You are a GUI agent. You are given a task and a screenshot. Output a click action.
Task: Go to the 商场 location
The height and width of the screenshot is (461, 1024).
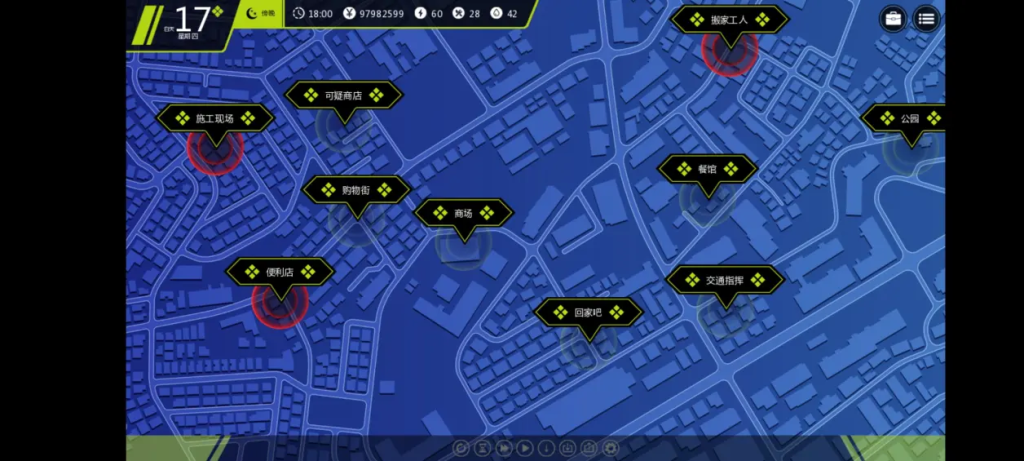point(463,213)
